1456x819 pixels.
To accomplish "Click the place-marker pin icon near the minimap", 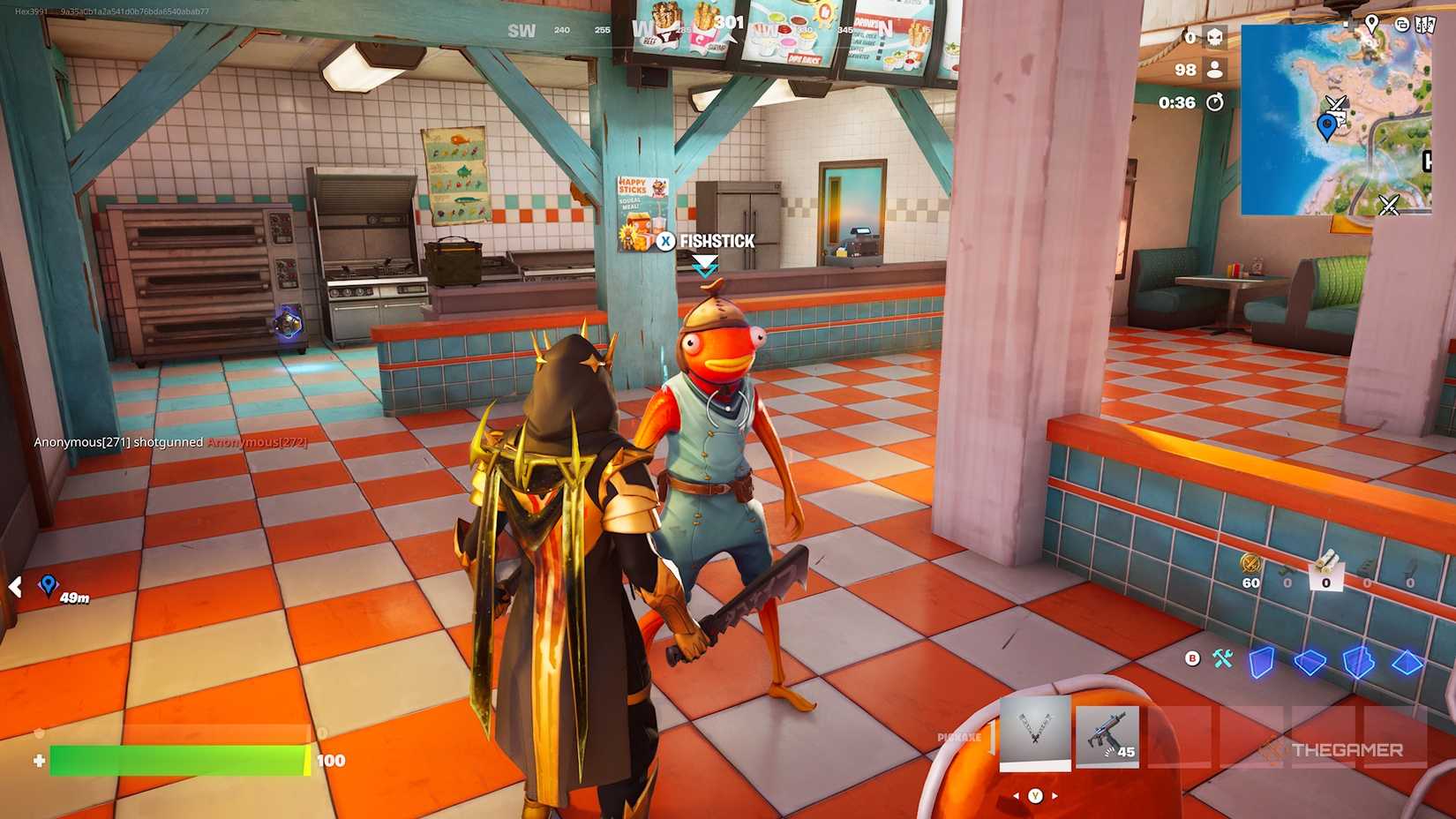I will (x=1372, y=23).
